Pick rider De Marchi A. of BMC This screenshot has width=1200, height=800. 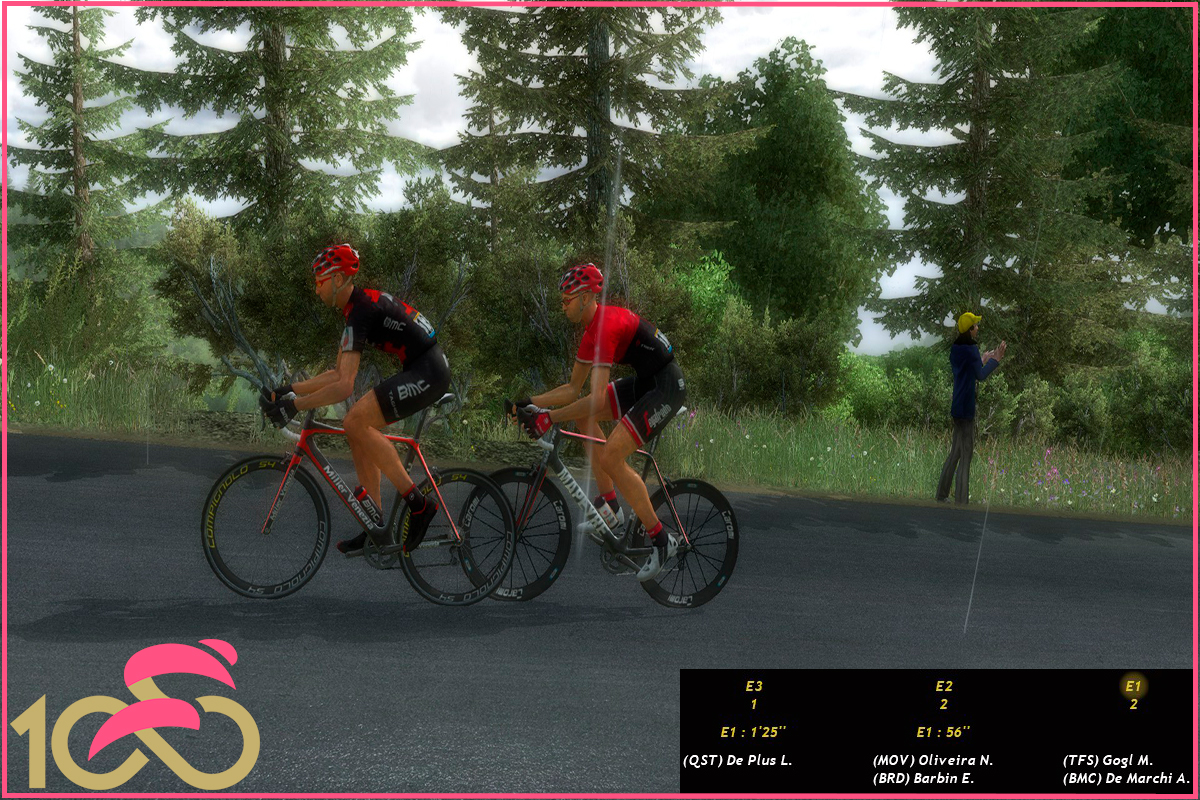1125,778
